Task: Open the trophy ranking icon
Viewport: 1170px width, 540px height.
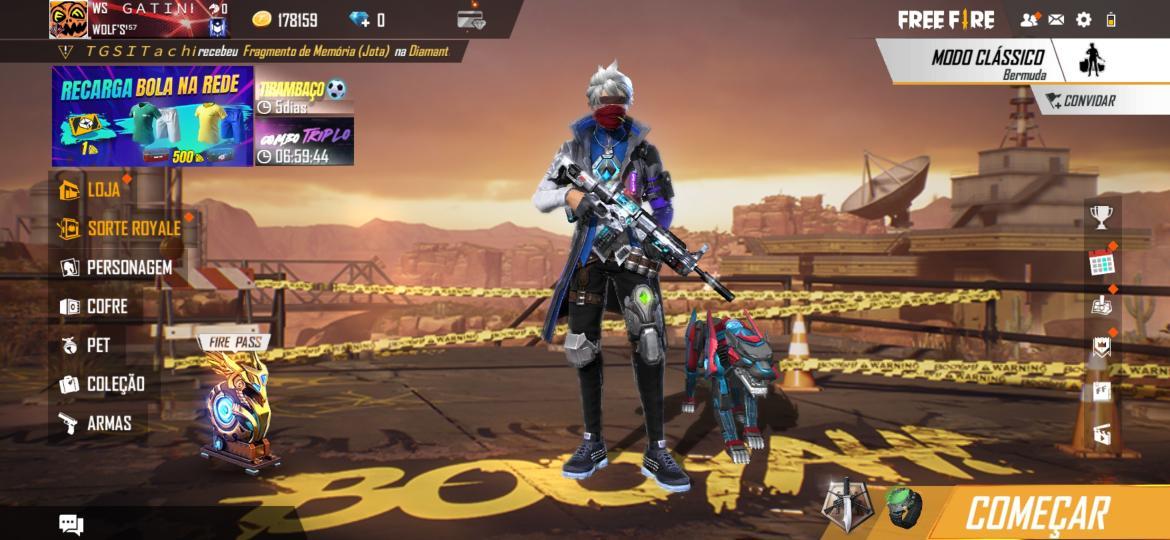Action: [1101, 217]
